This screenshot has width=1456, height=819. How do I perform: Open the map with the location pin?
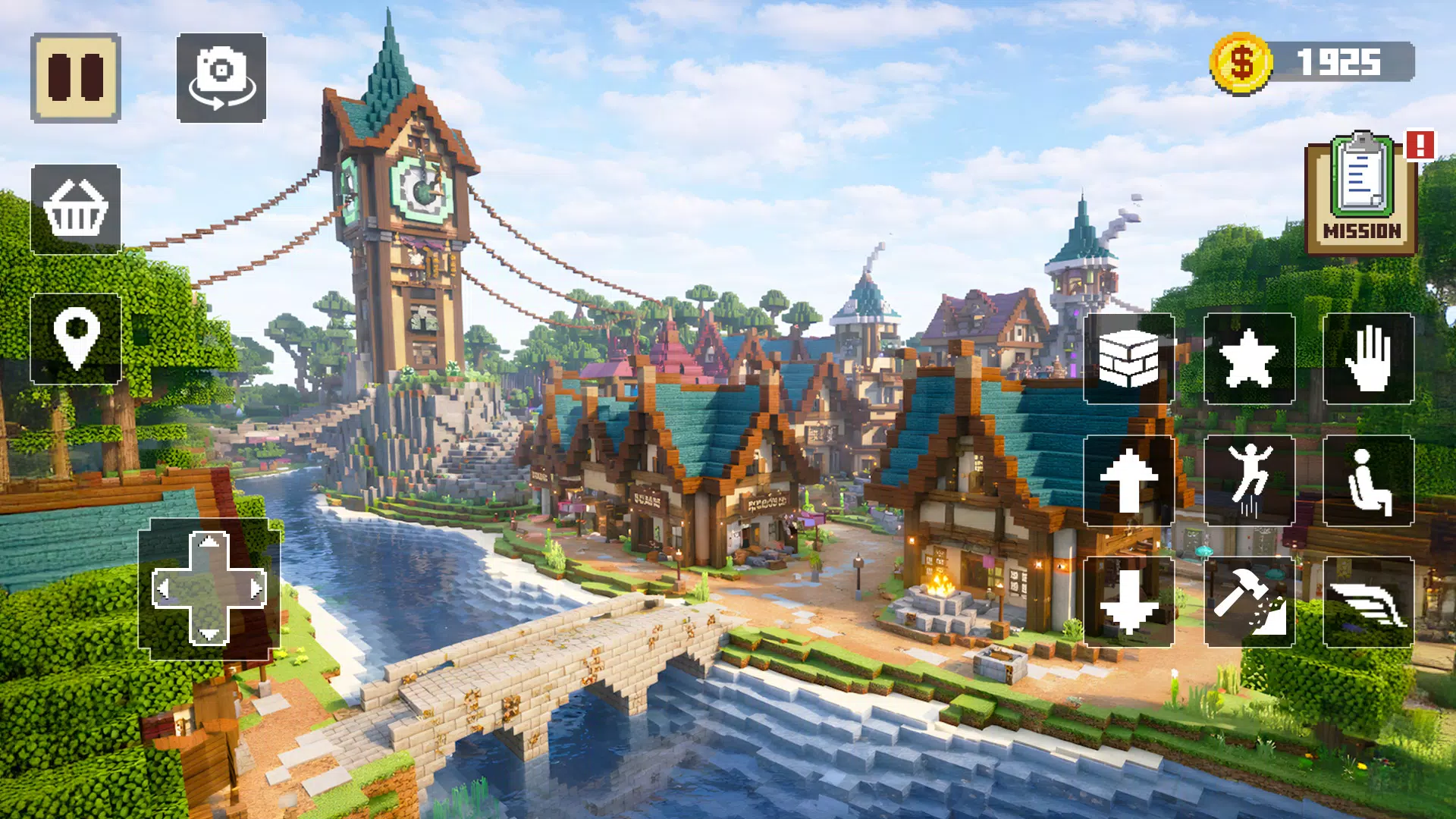tap(76, 339)
